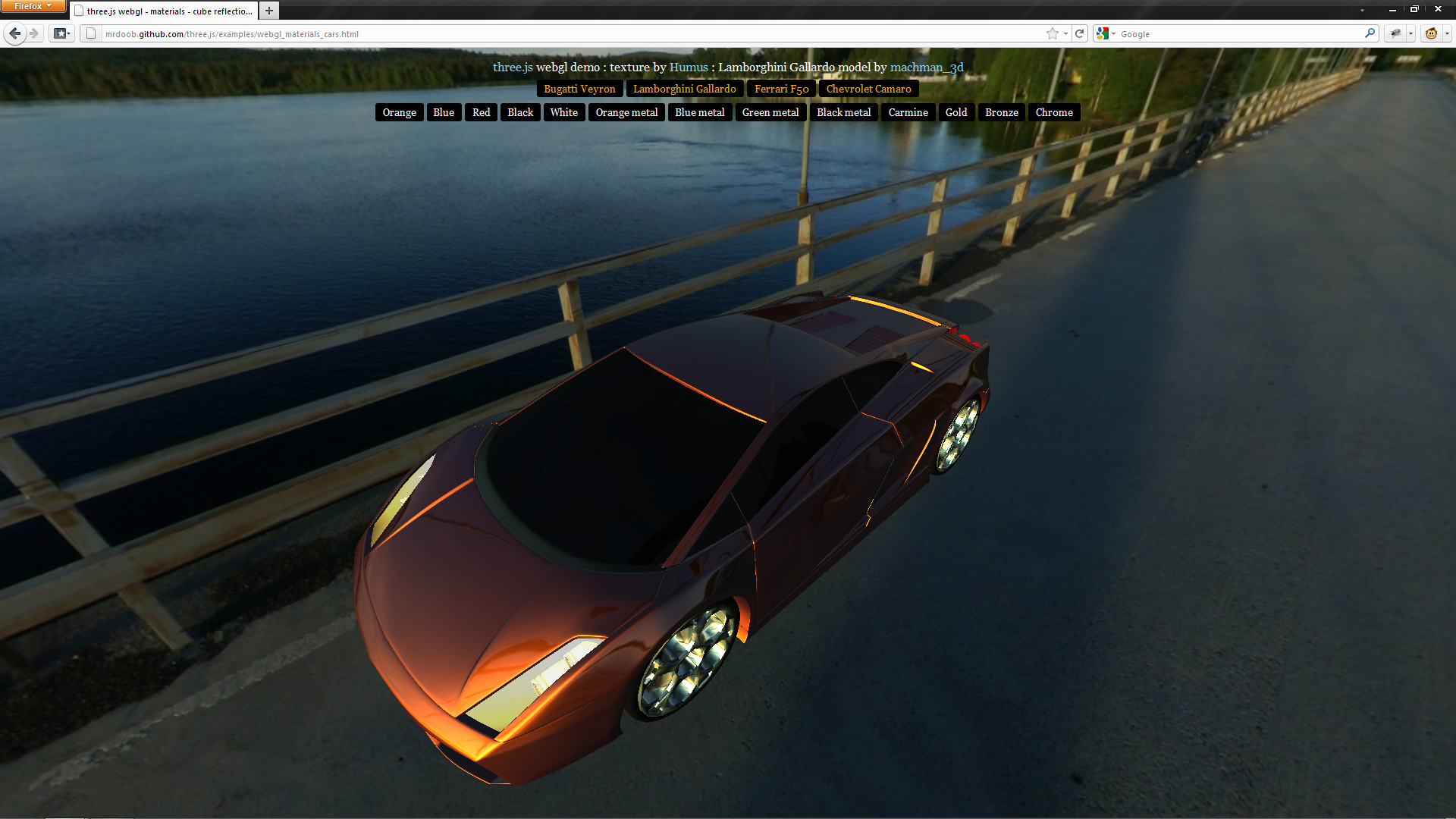Open the Humus texture credit link
Viewport: 1456px width, 819px height.
[689, 67]
